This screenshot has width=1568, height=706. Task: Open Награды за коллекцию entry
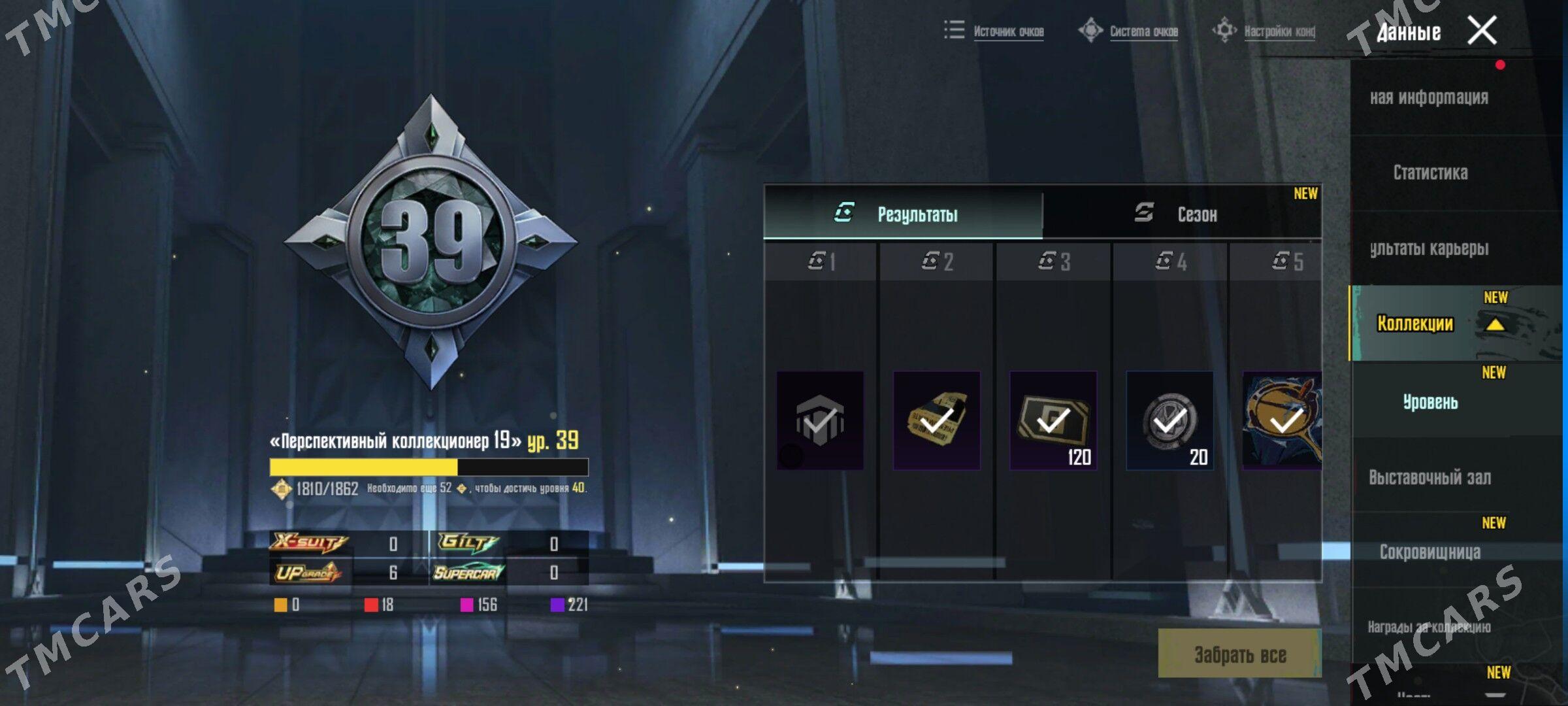pyautogui.click(x=1429, y=627)
